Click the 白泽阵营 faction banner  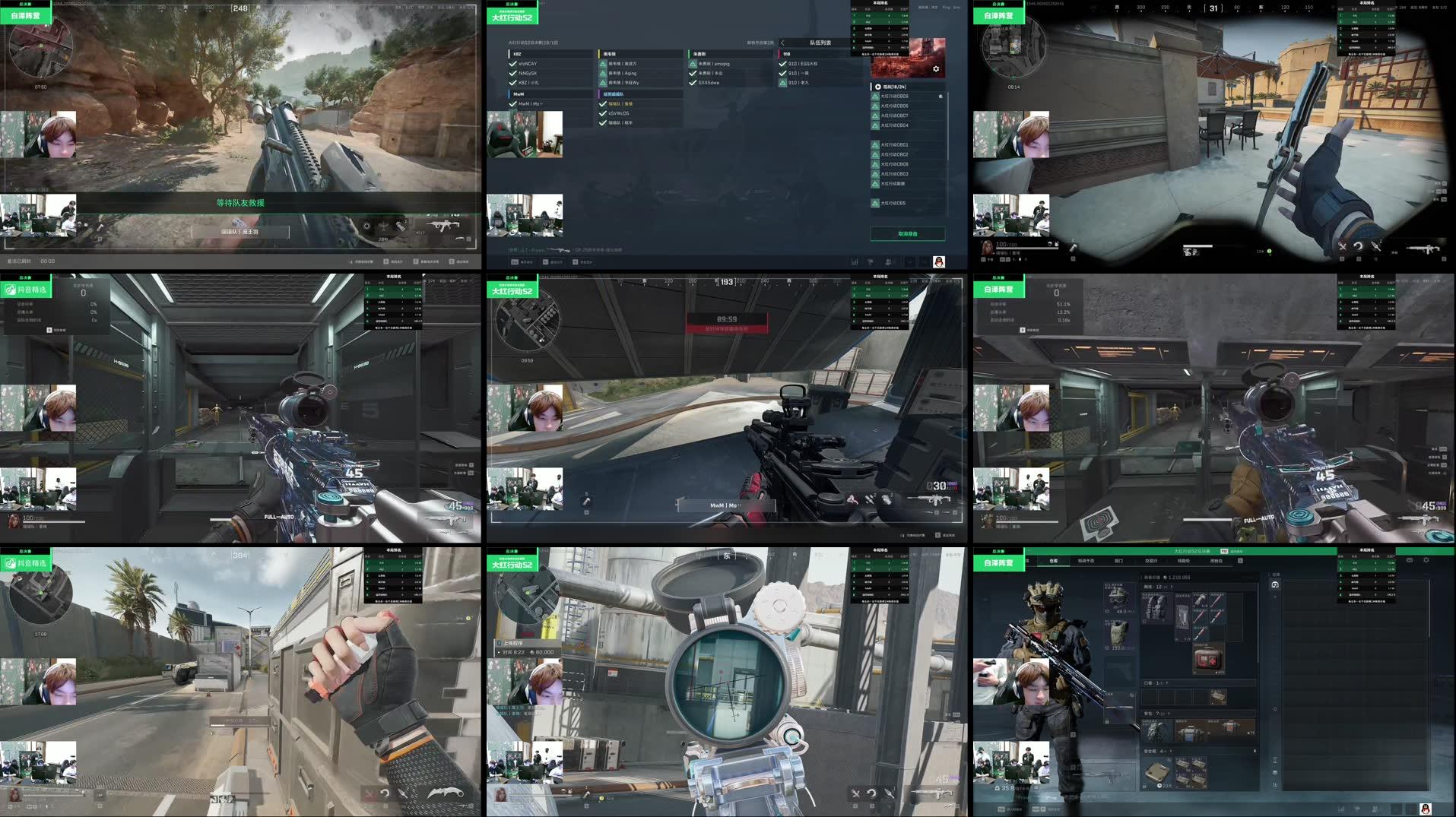click(x=998, y=562)
